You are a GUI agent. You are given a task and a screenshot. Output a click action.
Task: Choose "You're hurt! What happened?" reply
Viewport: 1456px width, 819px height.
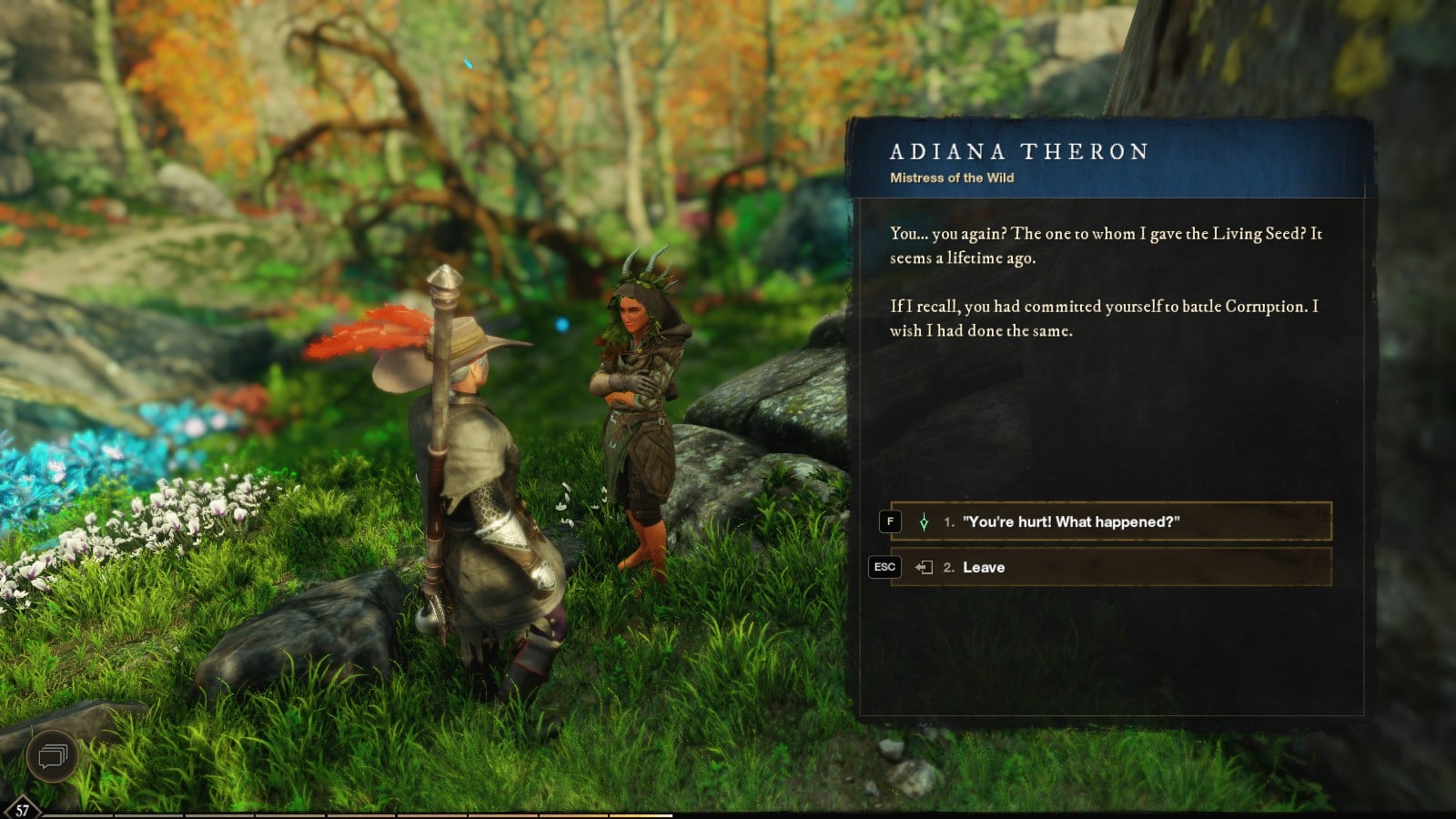1110,521
